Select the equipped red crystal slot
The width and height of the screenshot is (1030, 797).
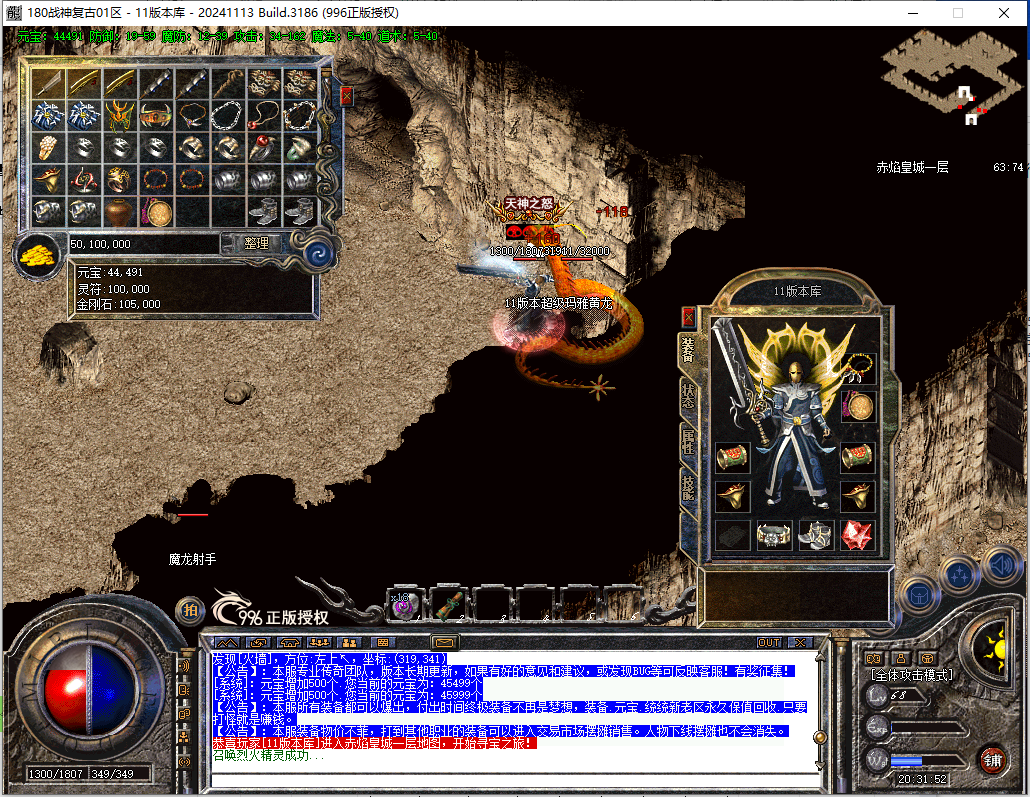[x=857, y=536]
